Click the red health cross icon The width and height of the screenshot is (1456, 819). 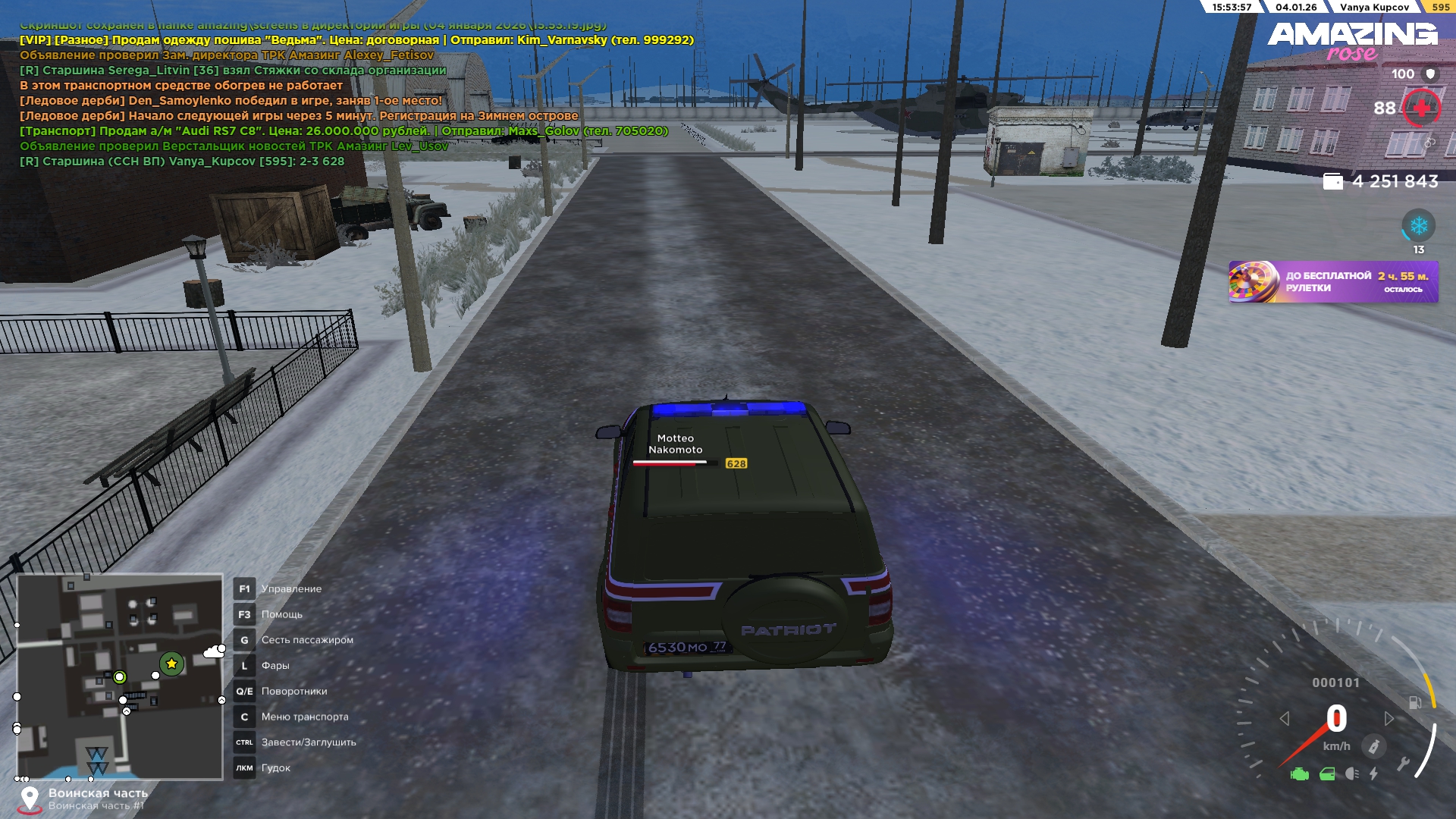(x=1421, y=108)
